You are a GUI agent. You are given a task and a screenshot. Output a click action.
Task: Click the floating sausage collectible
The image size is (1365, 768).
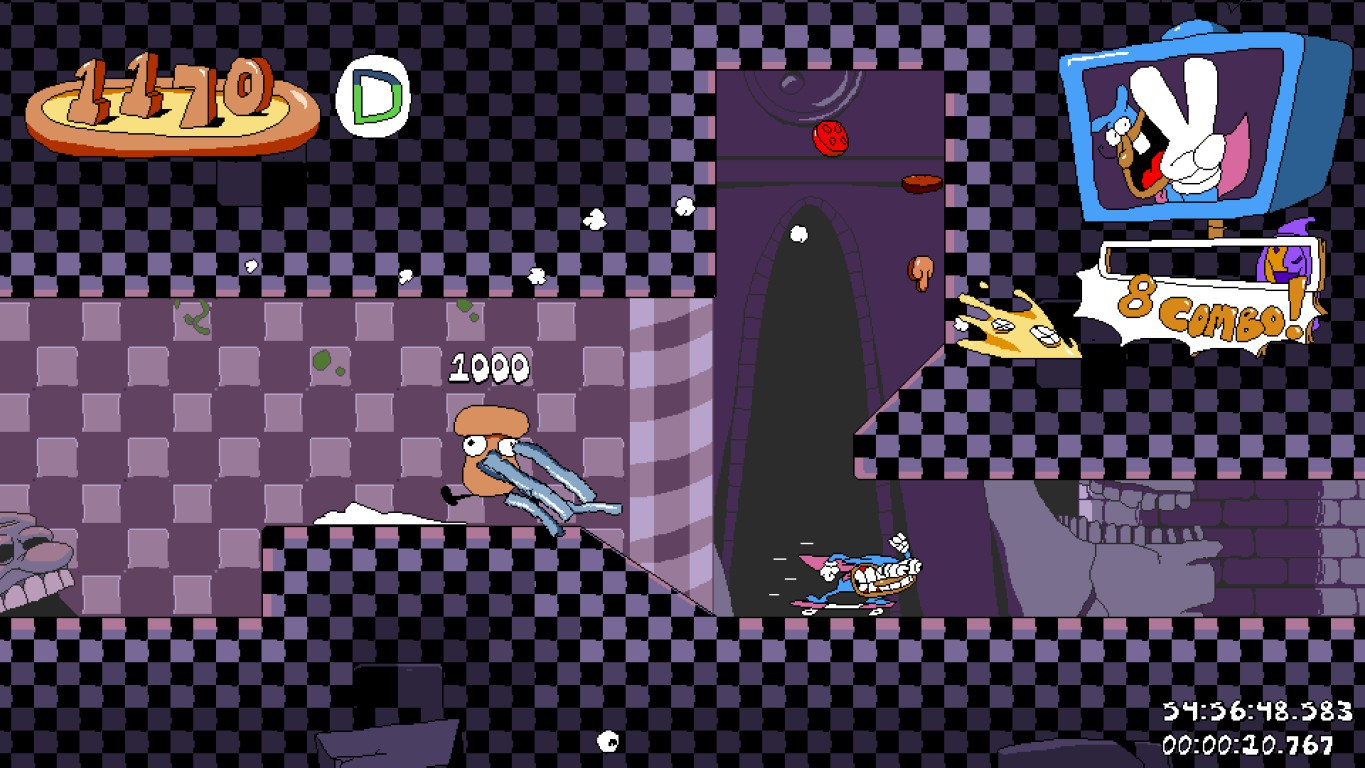click(920, 182)
